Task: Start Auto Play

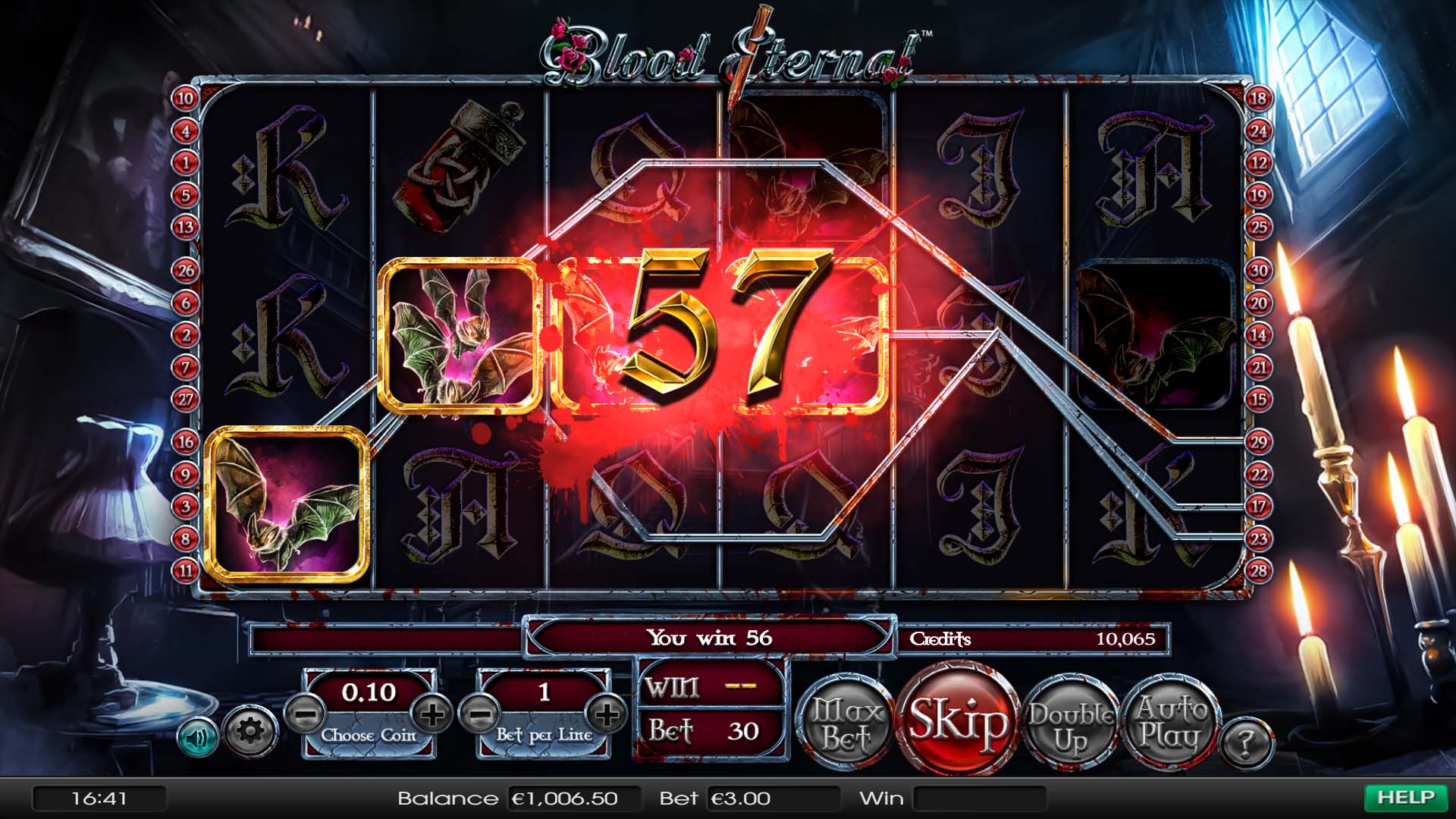Action: pyautogui.click(x=1172, y=720)
